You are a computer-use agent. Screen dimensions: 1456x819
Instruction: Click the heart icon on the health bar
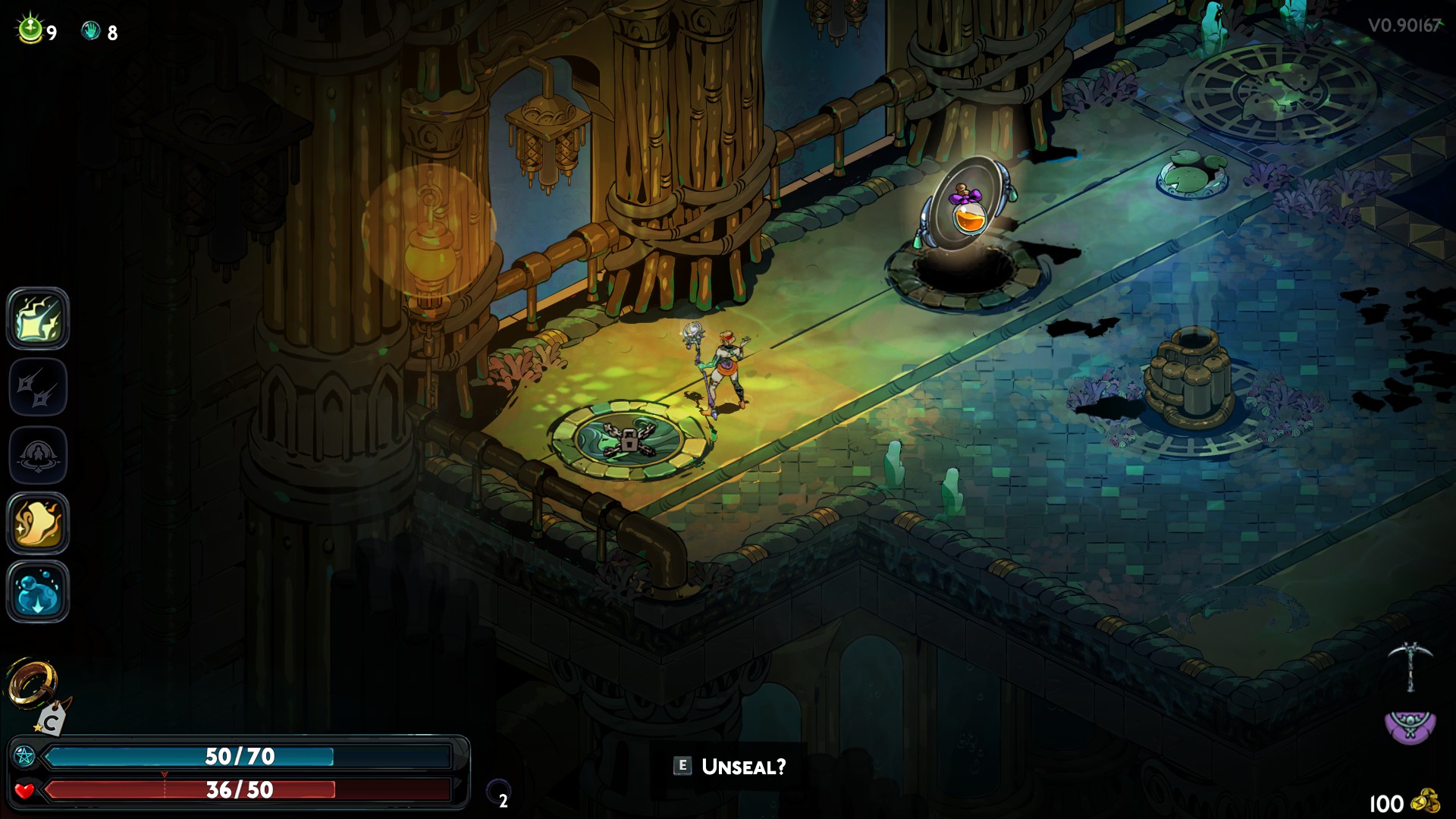(x=23, y=790)
